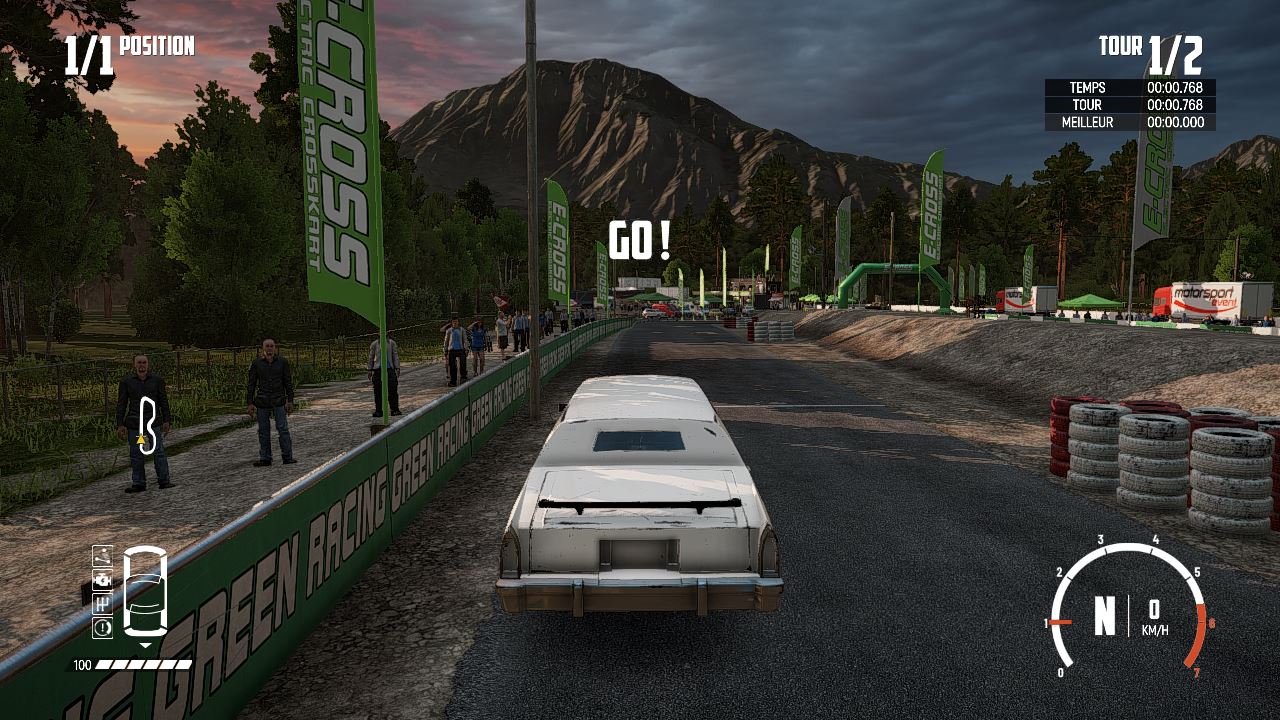Click the car body damage diagram

[145, 591]
